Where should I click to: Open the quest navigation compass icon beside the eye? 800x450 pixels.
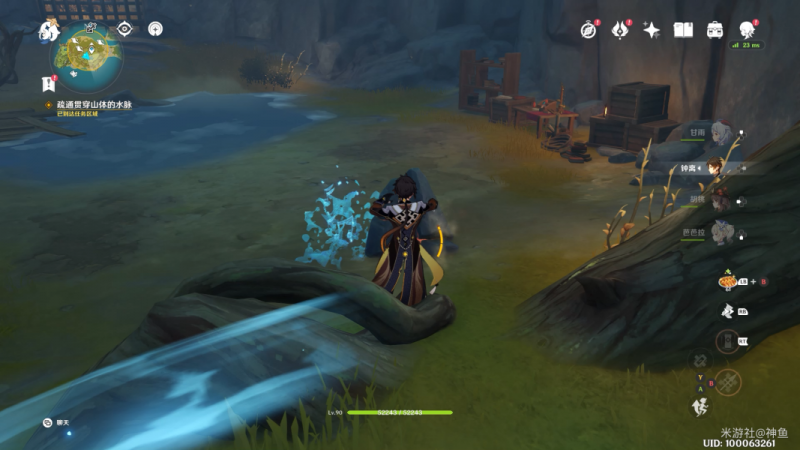pyautogui.click(x=155, y=29)
